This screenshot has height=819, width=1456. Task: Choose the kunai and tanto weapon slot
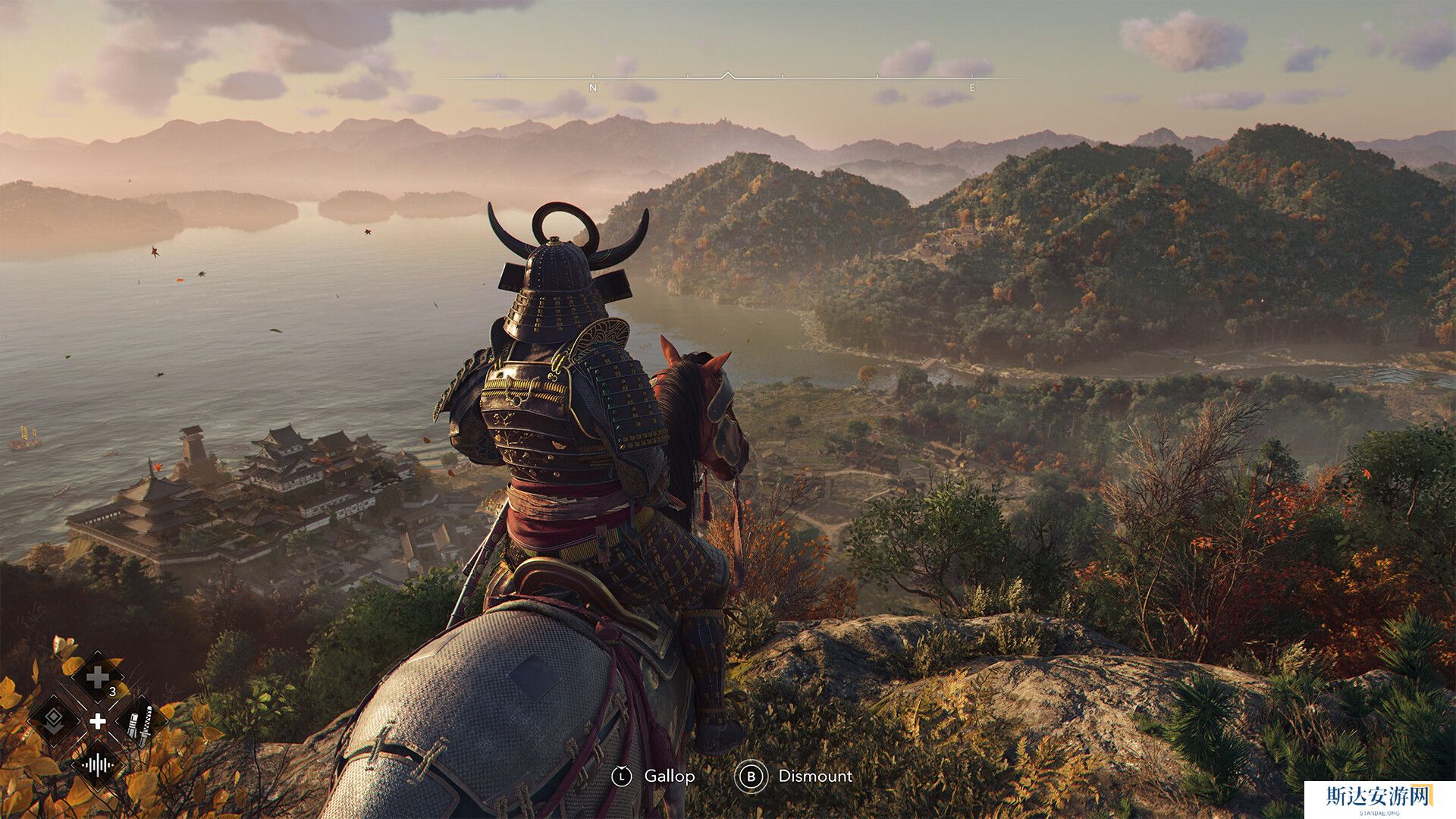click(141, 720)
